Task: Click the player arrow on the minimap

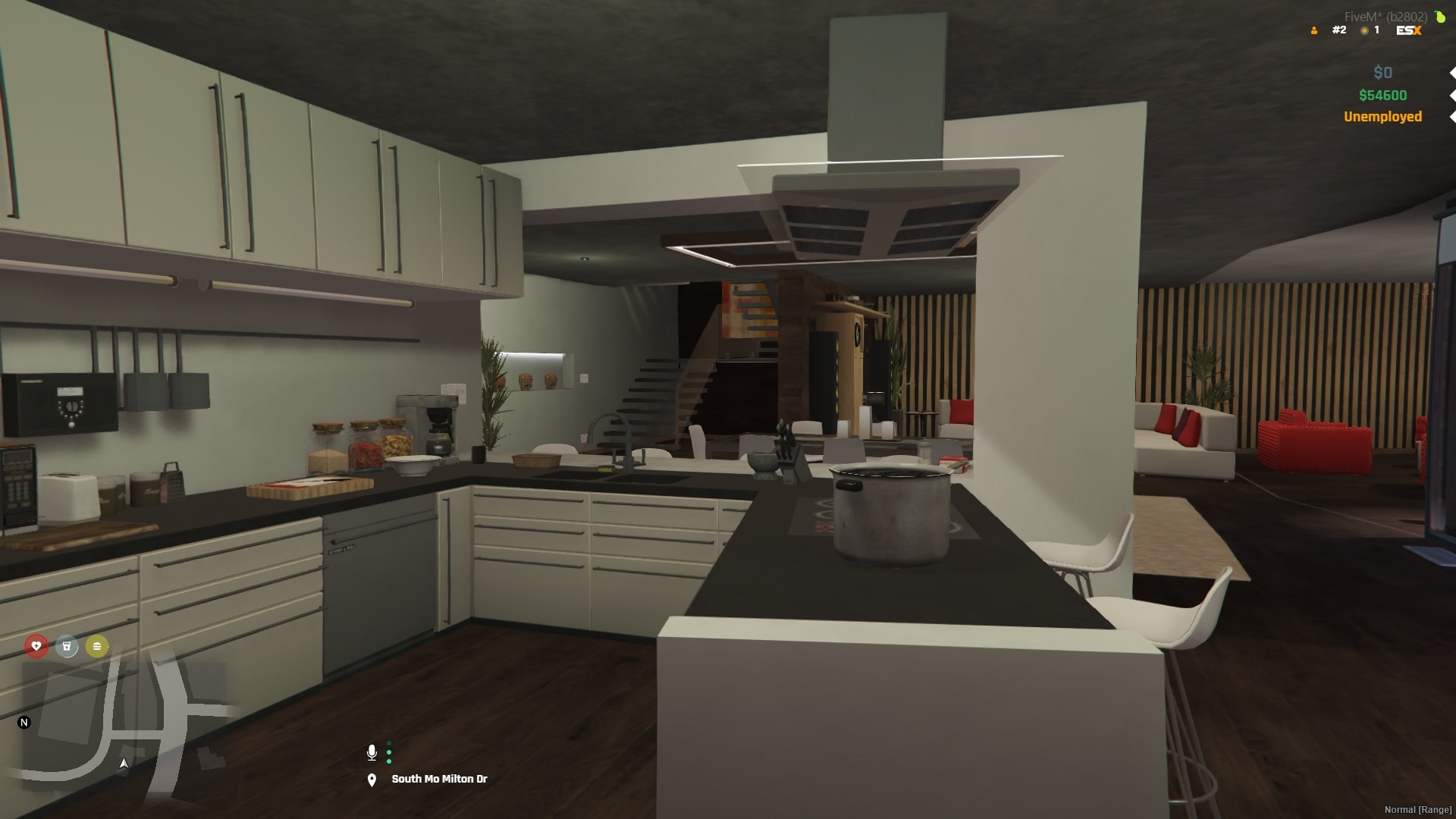Action: [x=124, y=763]
